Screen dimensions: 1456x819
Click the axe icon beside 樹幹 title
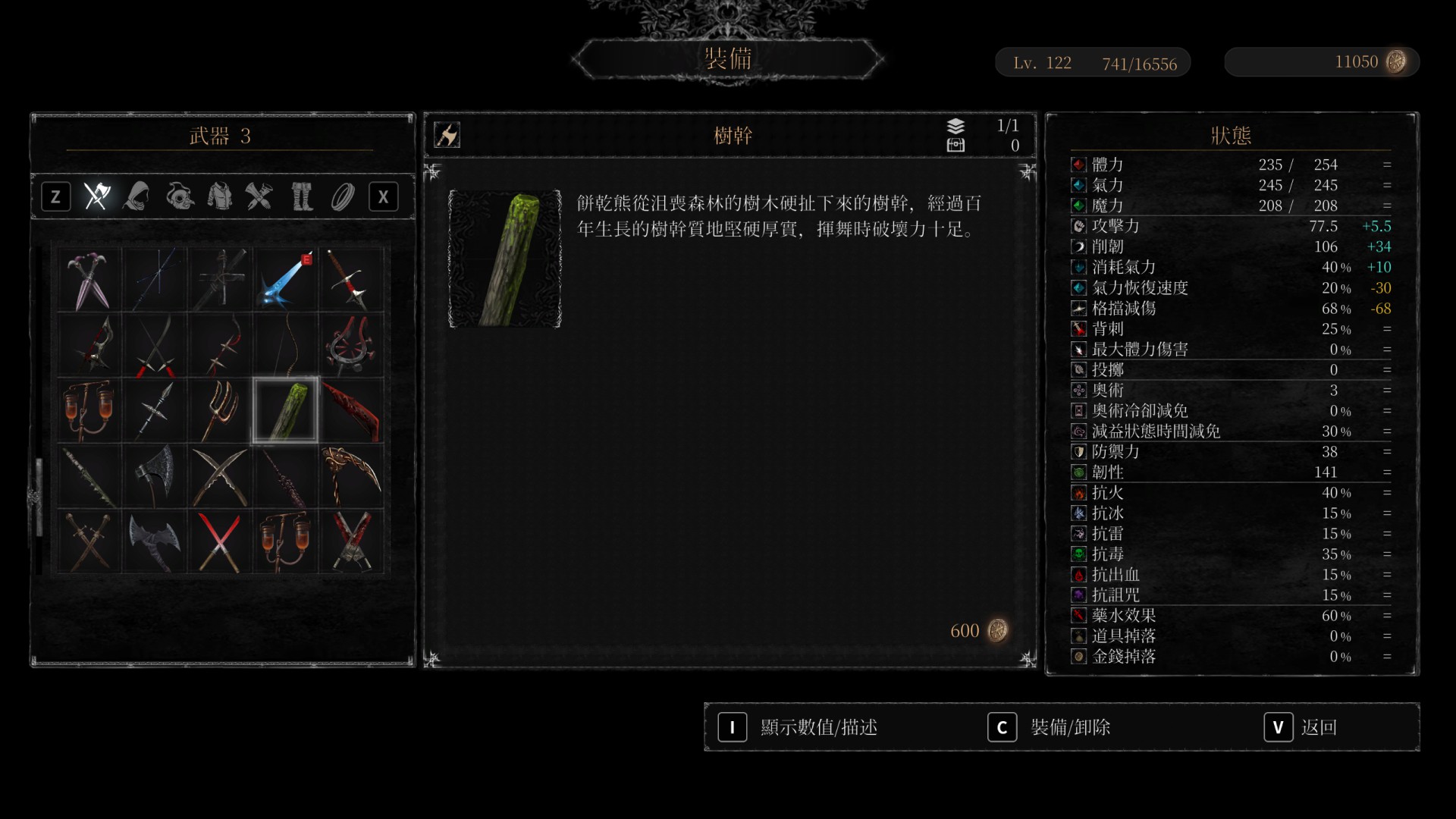click(x=447, y=135)
